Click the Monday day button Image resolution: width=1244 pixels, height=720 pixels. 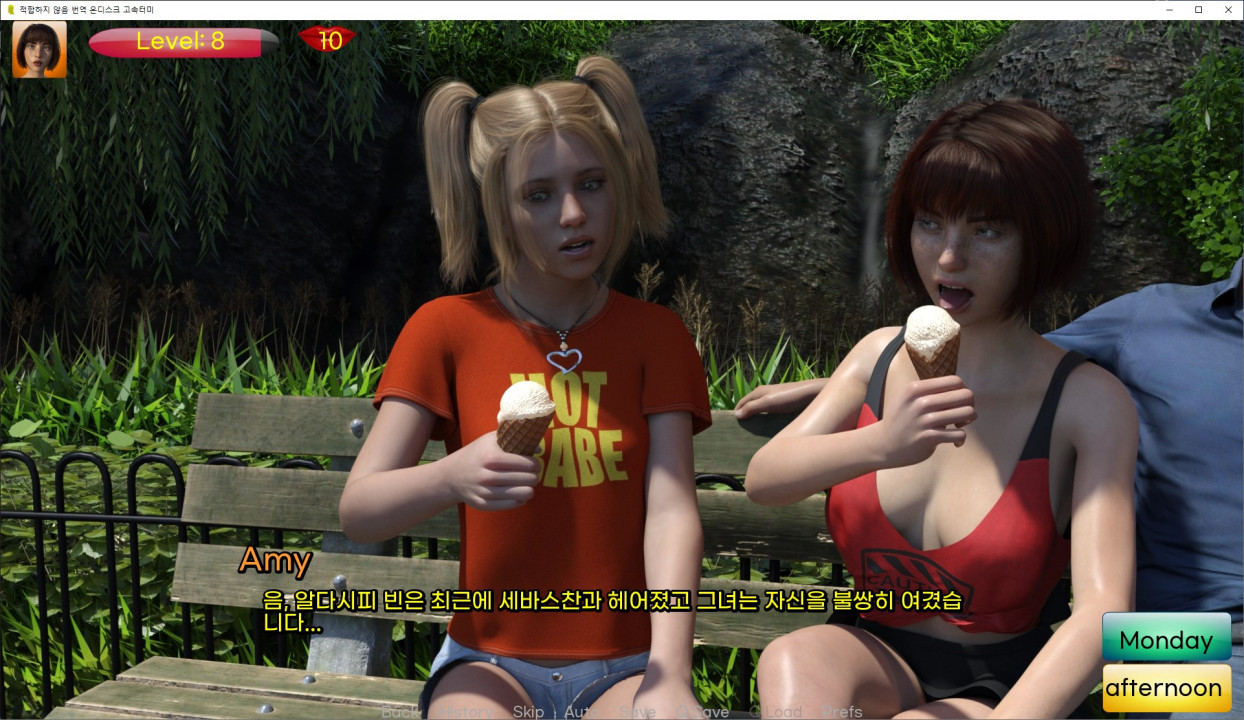click(1166, 640)
